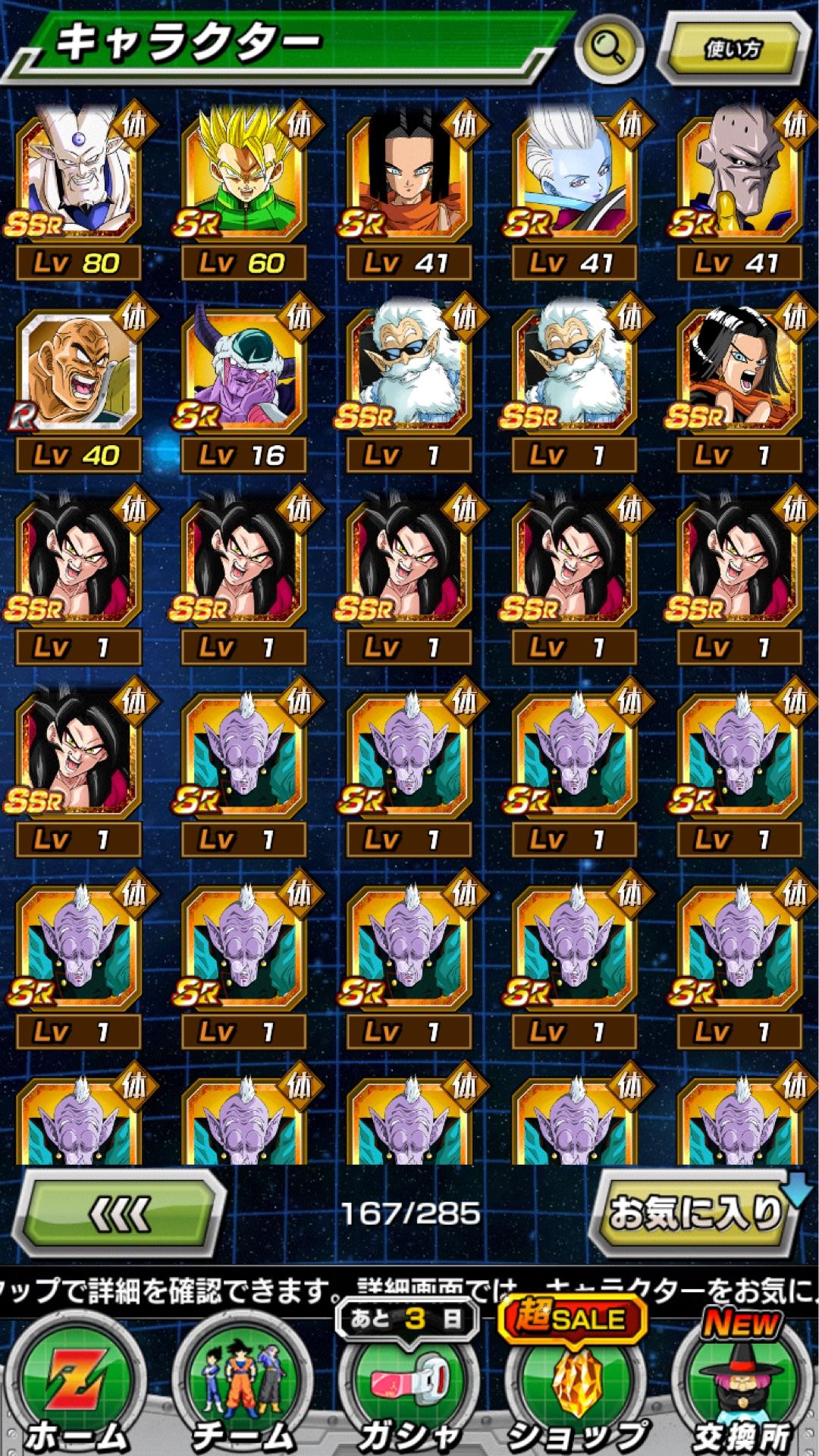Viewport: 819px width, 1456px height.
Task: Tap the 使い方 how-to-use button
Action: pyautogui.click(x=732, y=49)
